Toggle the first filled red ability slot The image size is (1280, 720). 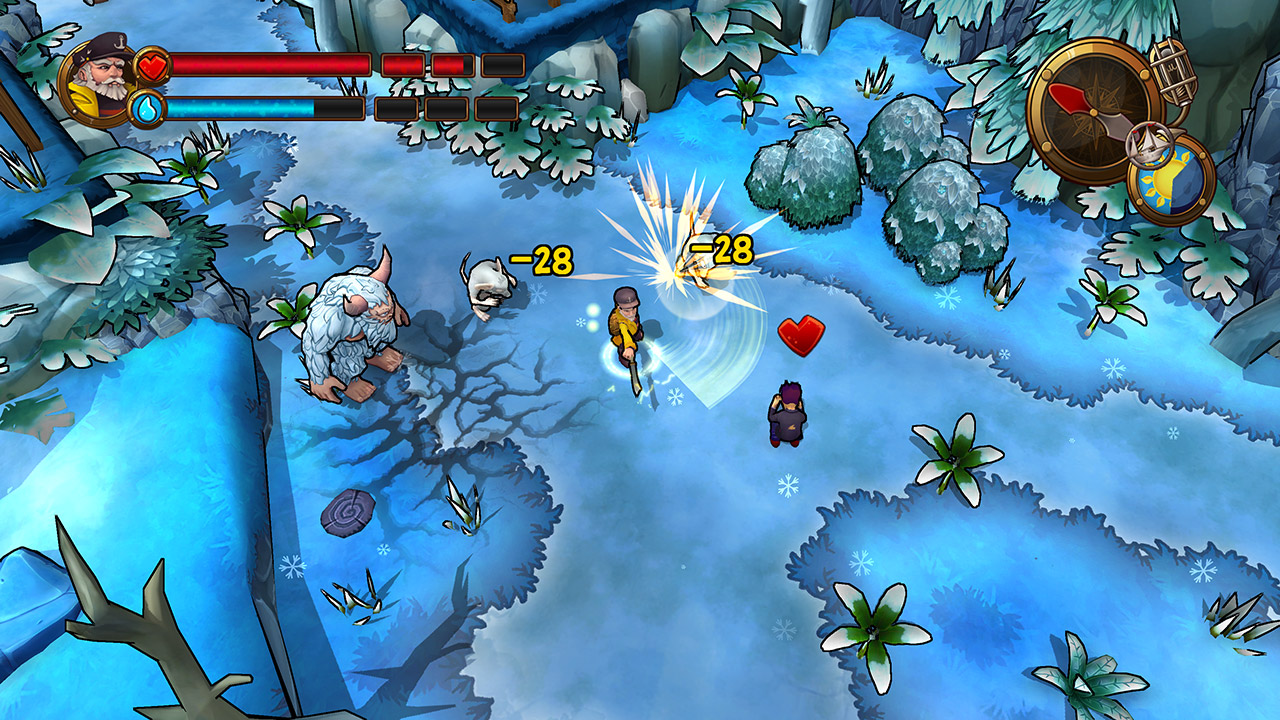tap(403, 64)
